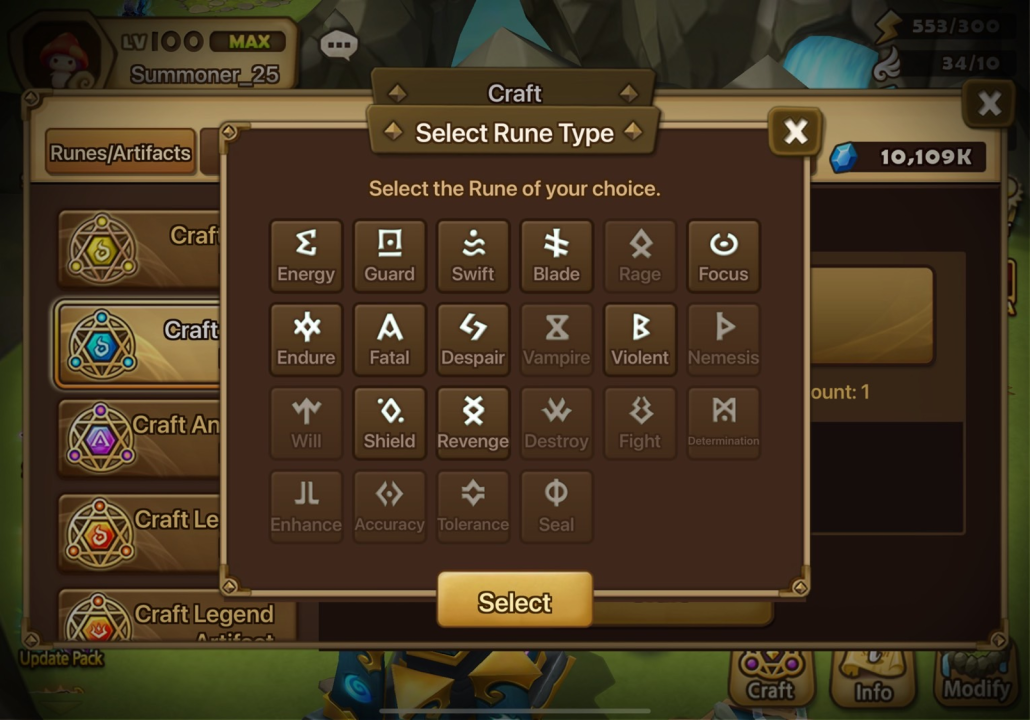1030x720 pixels.
Task: Choose the Fatal rune type
Action: click(x=389, y=340)
